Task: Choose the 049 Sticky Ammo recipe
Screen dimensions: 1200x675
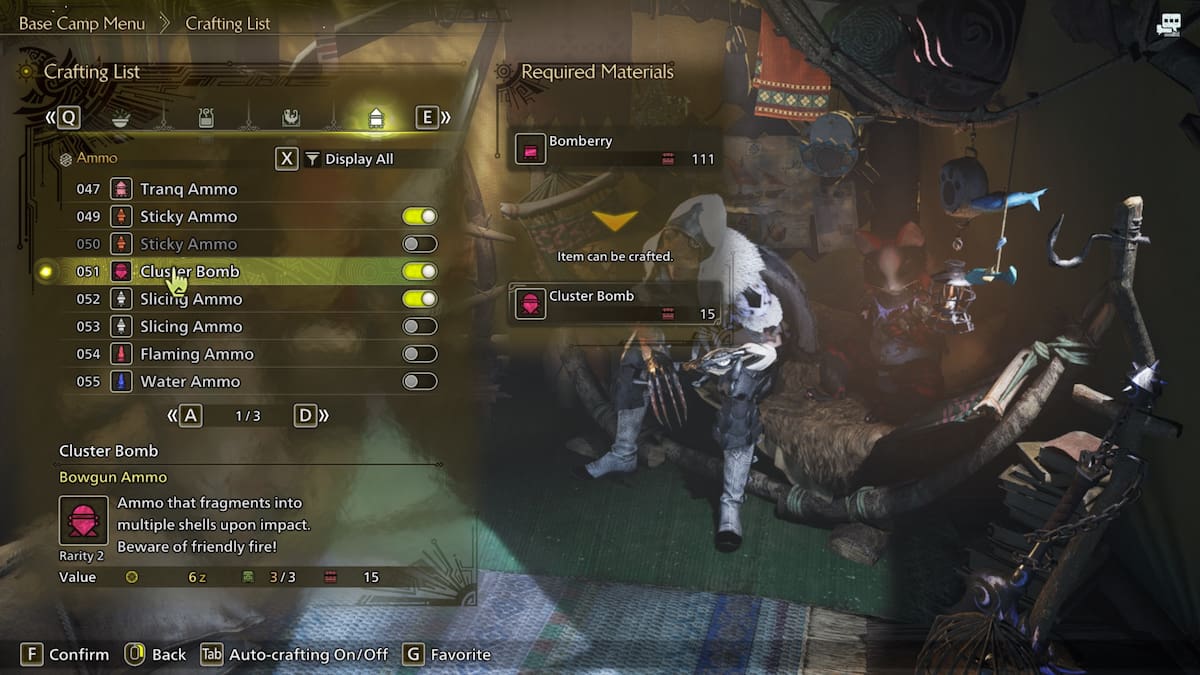Action: (x=188, y=216)
